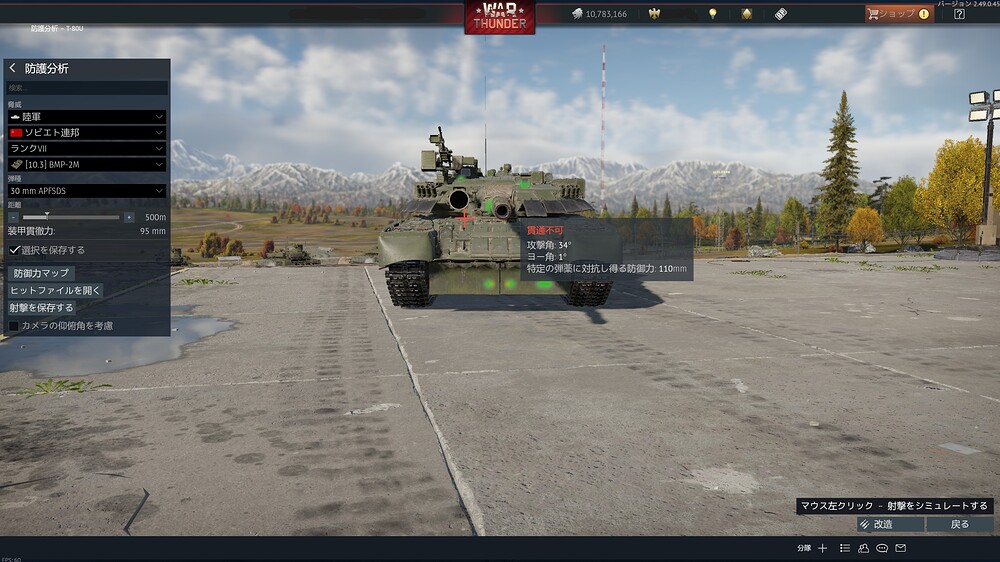Click the 検索 search field
The height and width of the screenshot is (562, 1000).
pos(86,88)
